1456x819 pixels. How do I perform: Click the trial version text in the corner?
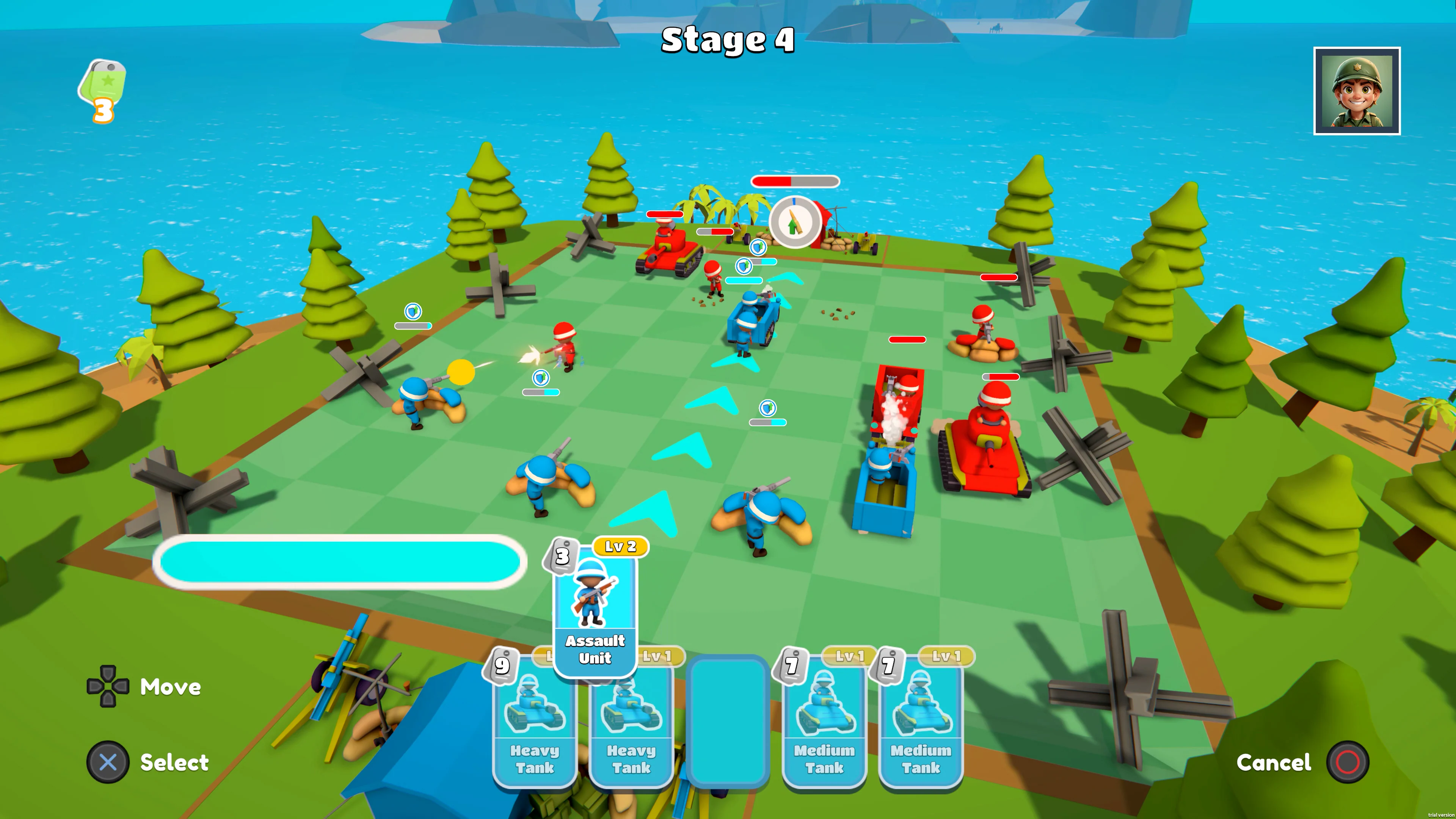pyautogui.click(x=1437, y=816)
